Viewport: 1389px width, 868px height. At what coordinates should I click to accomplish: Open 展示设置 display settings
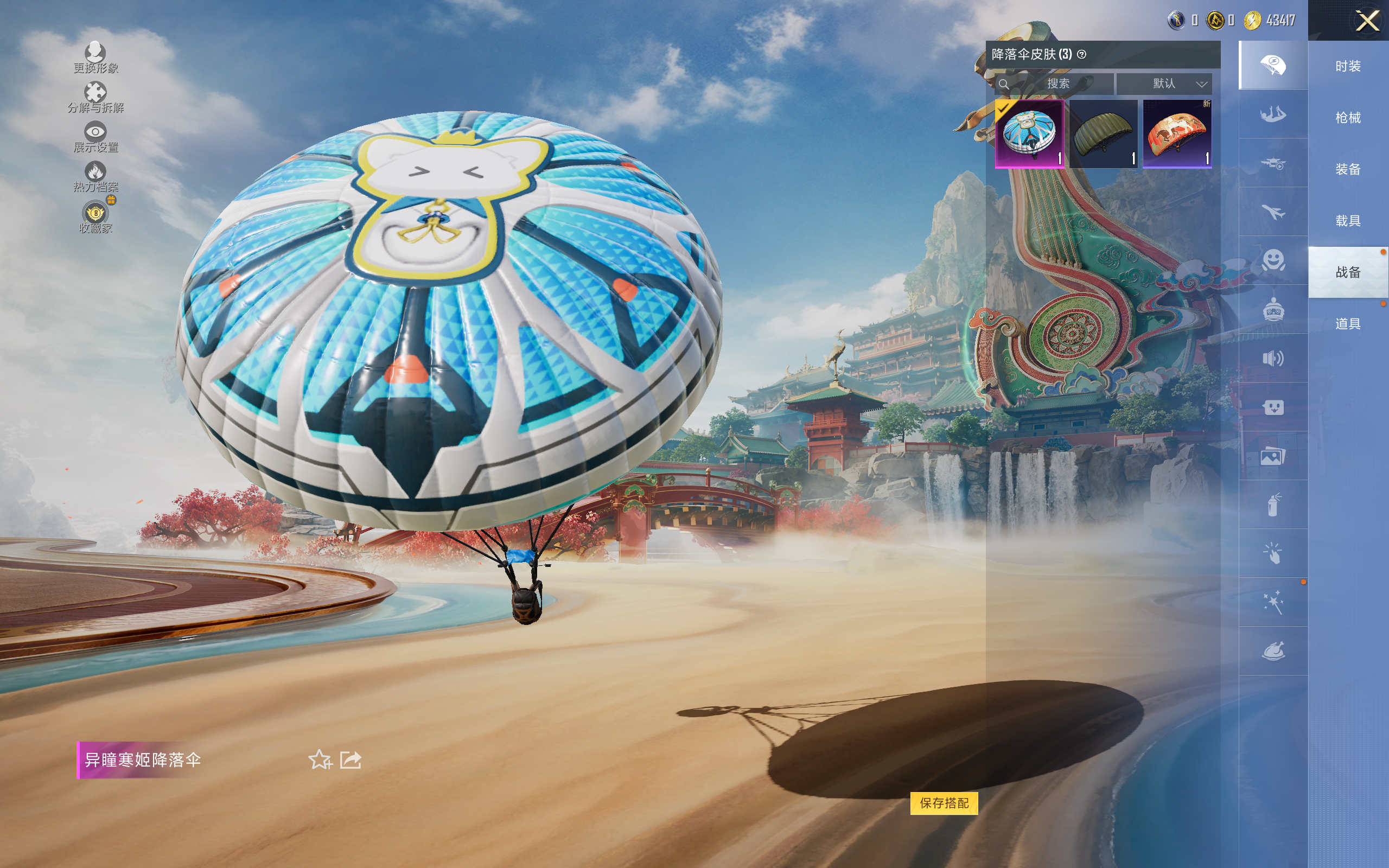[95, 137]
